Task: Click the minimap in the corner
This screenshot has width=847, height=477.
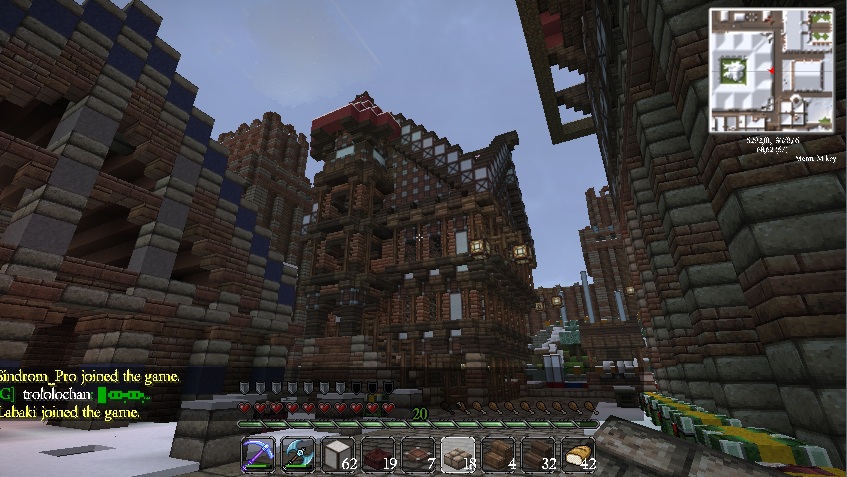Action: 771,71
